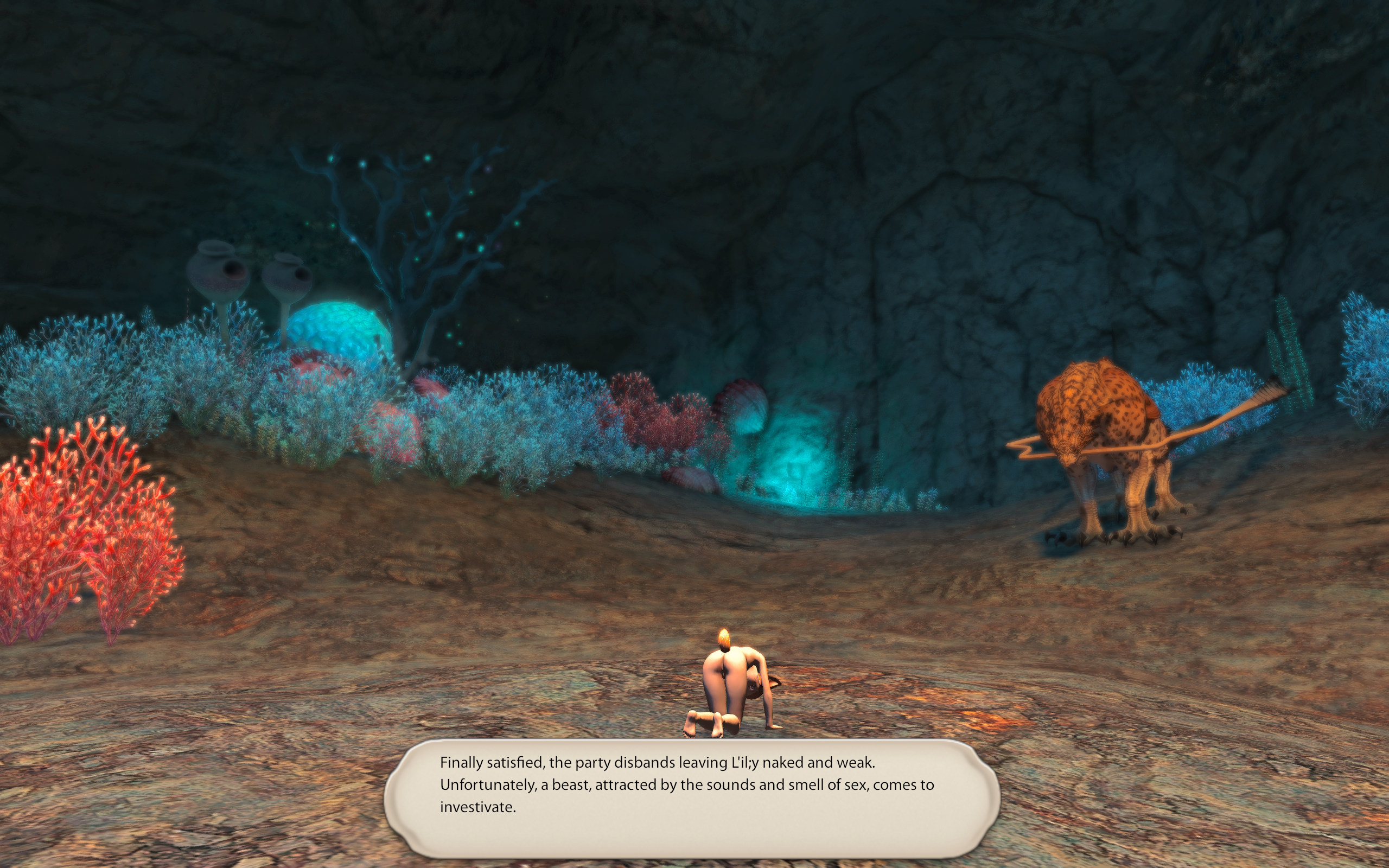
Task: Advance the narration dialogue box
Action: [x=692, y=797]
